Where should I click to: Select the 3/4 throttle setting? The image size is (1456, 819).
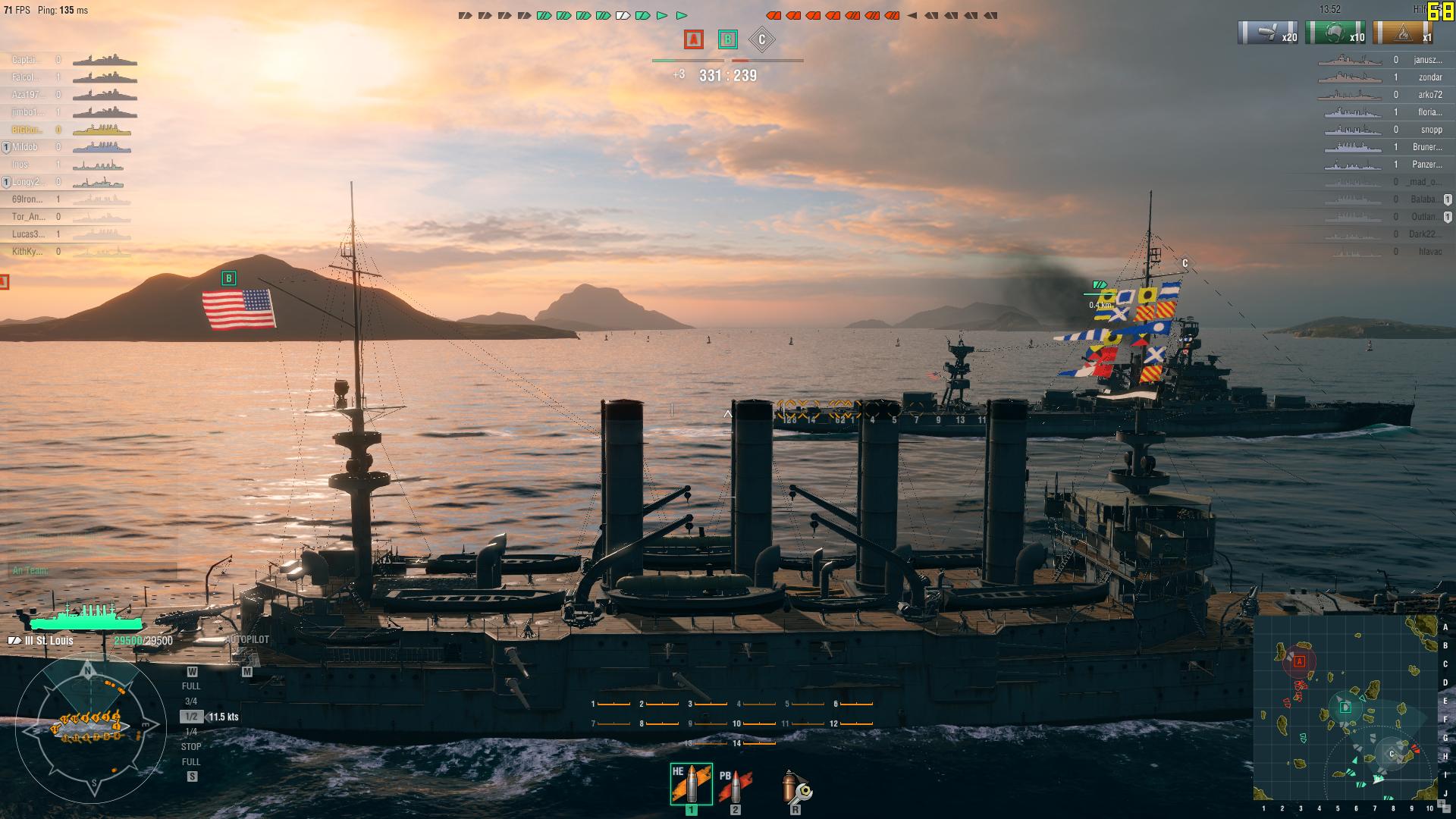tap(191, 699)
